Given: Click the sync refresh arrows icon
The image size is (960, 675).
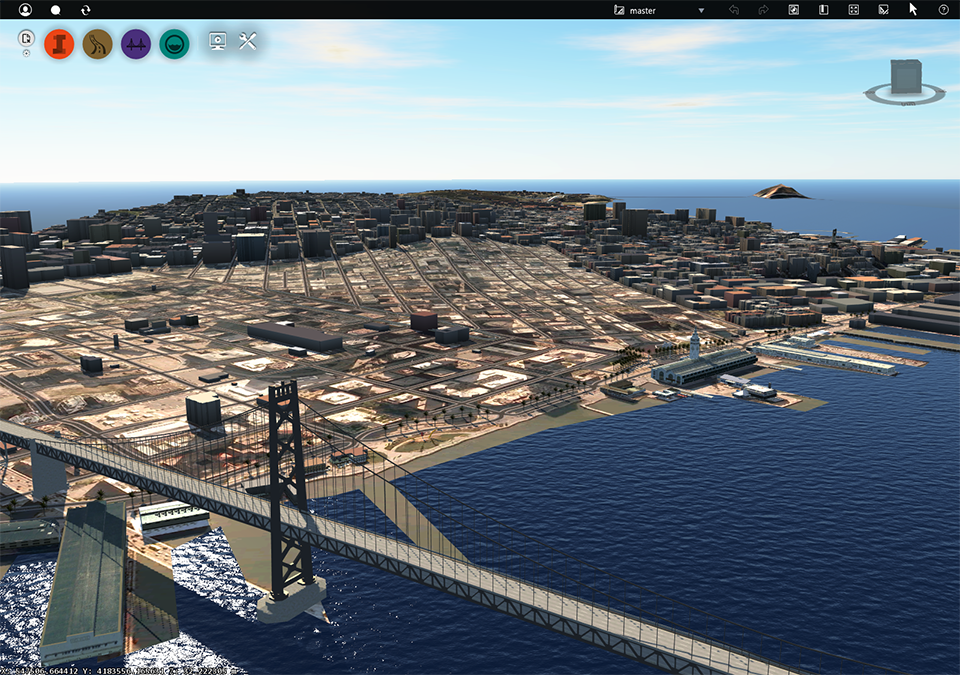Looking at the screenshot, I should [x=86, y=10].
